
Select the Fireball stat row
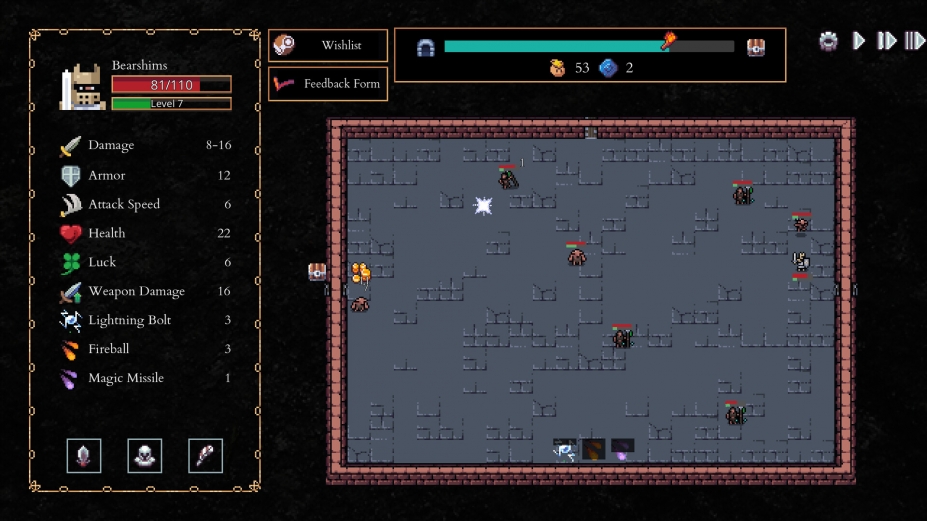coord(145,349)
